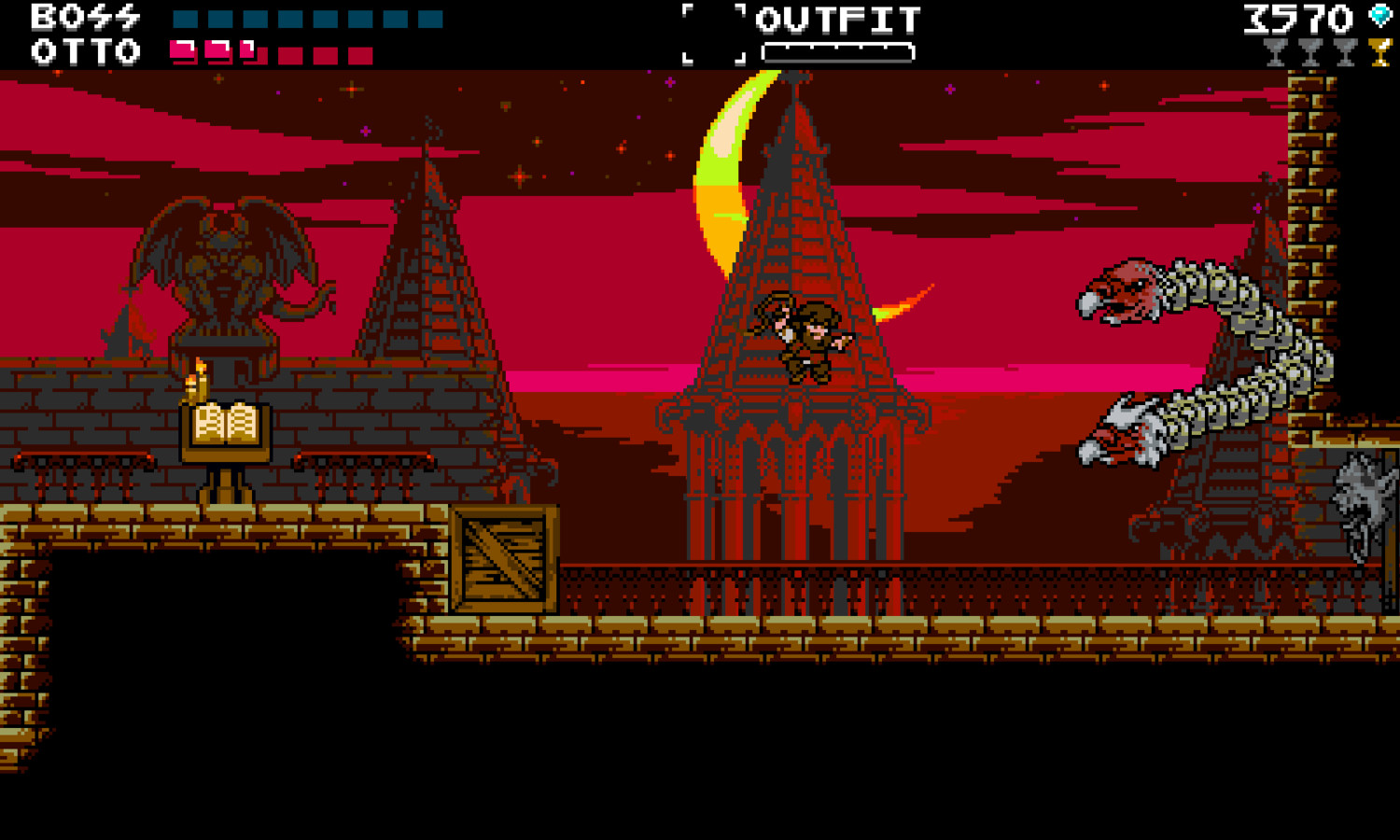This screenshot has height=840, width=1400.
Task: Select the open spellbook on the pedestal
Action: [x=227, y=425]
